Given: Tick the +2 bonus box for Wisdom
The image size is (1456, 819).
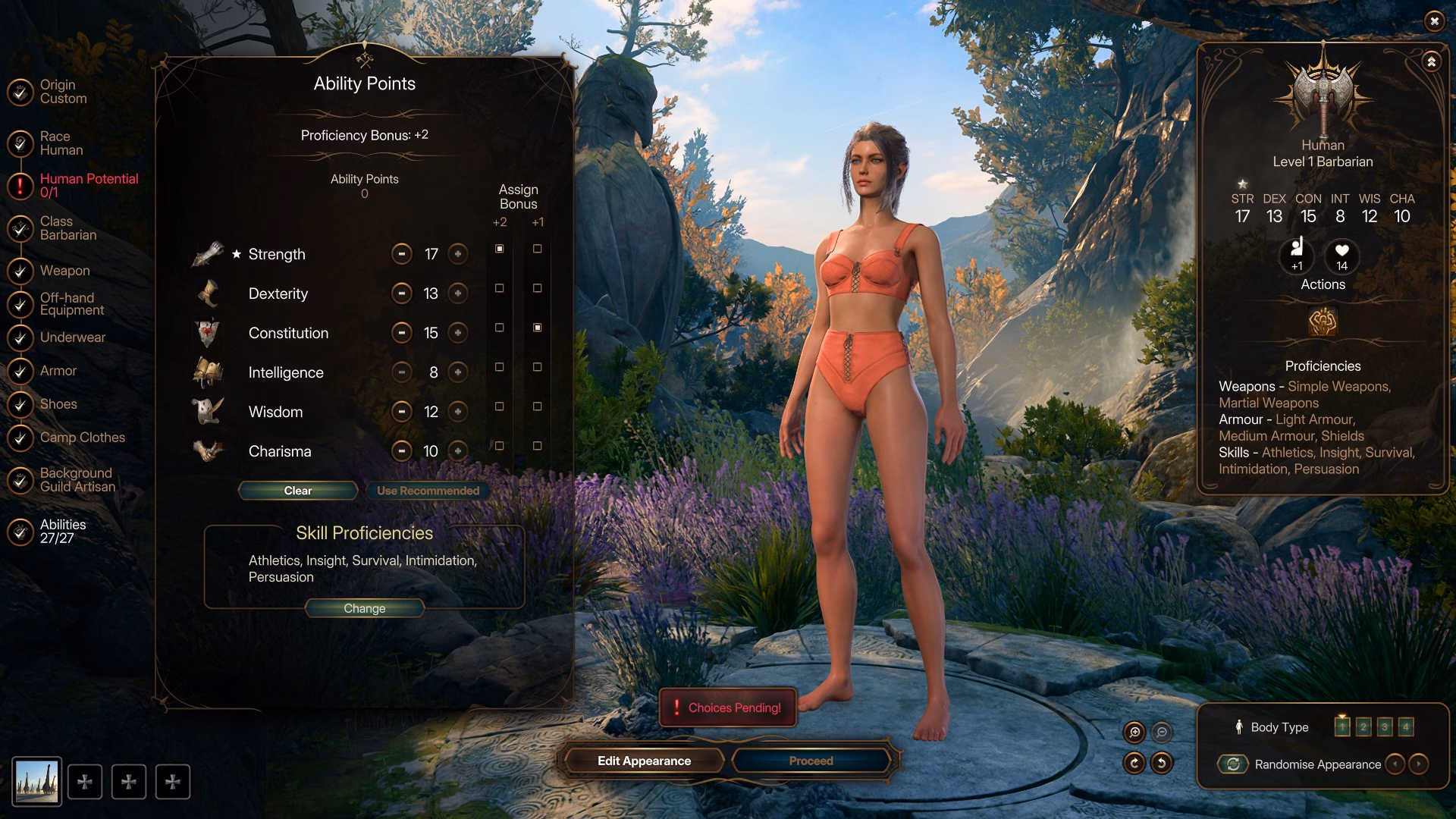Looking at the screenshot, I should [x=499, y=406].
